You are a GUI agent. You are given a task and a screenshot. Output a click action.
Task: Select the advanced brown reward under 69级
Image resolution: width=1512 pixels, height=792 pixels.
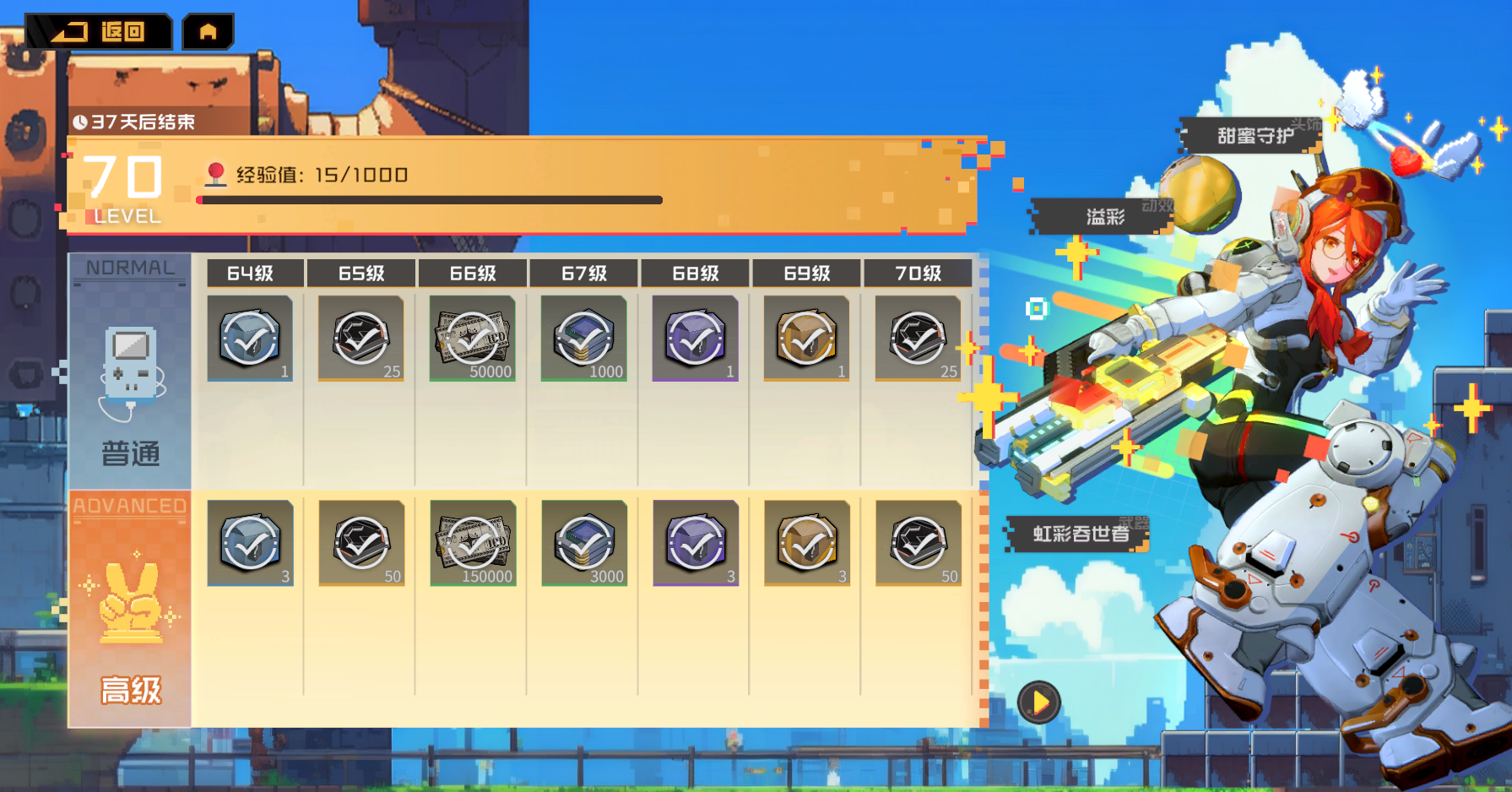click(x=807, y=545)
